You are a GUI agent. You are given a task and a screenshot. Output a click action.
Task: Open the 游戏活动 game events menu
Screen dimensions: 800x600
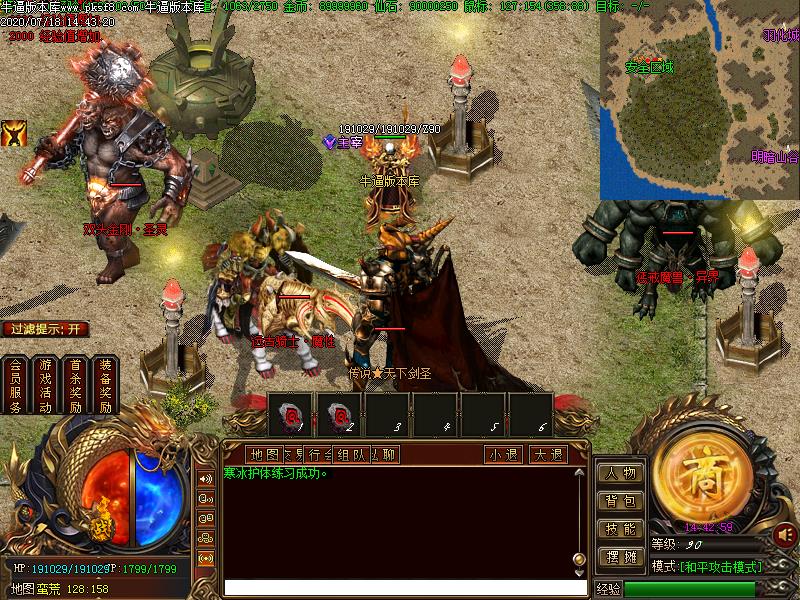[x=45, y=385]
